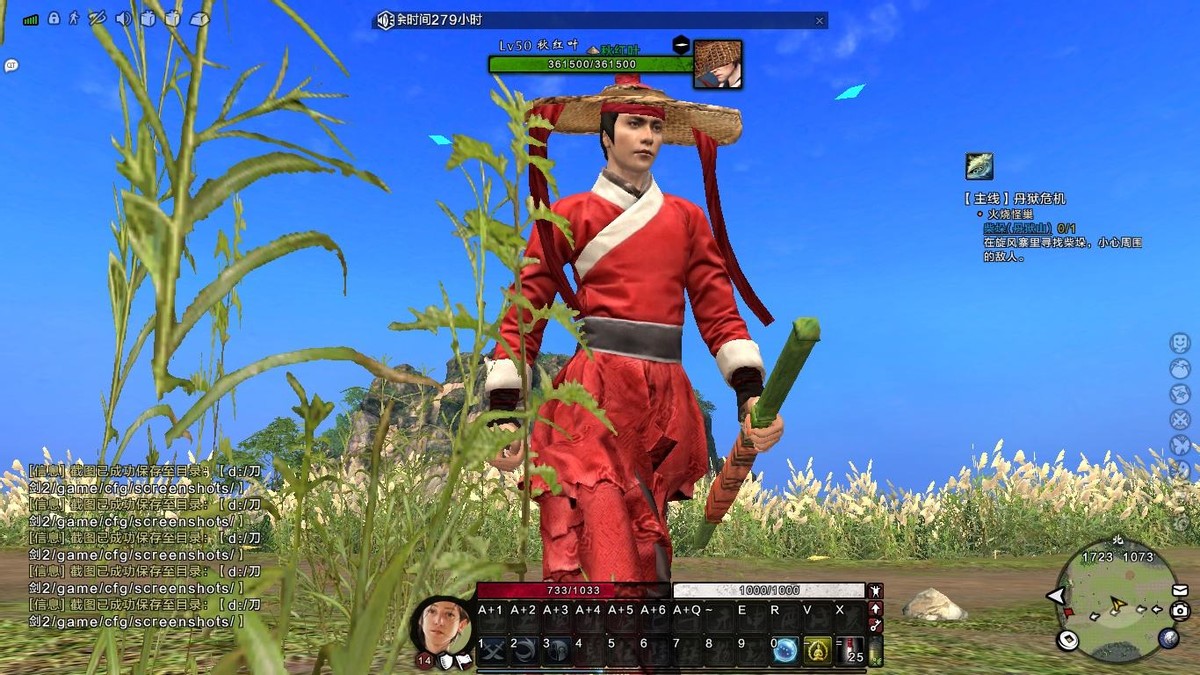This screenshot has height=675, width=1200.
Task: Click the target's straw-hat portrait
Action: pos(717,64)
